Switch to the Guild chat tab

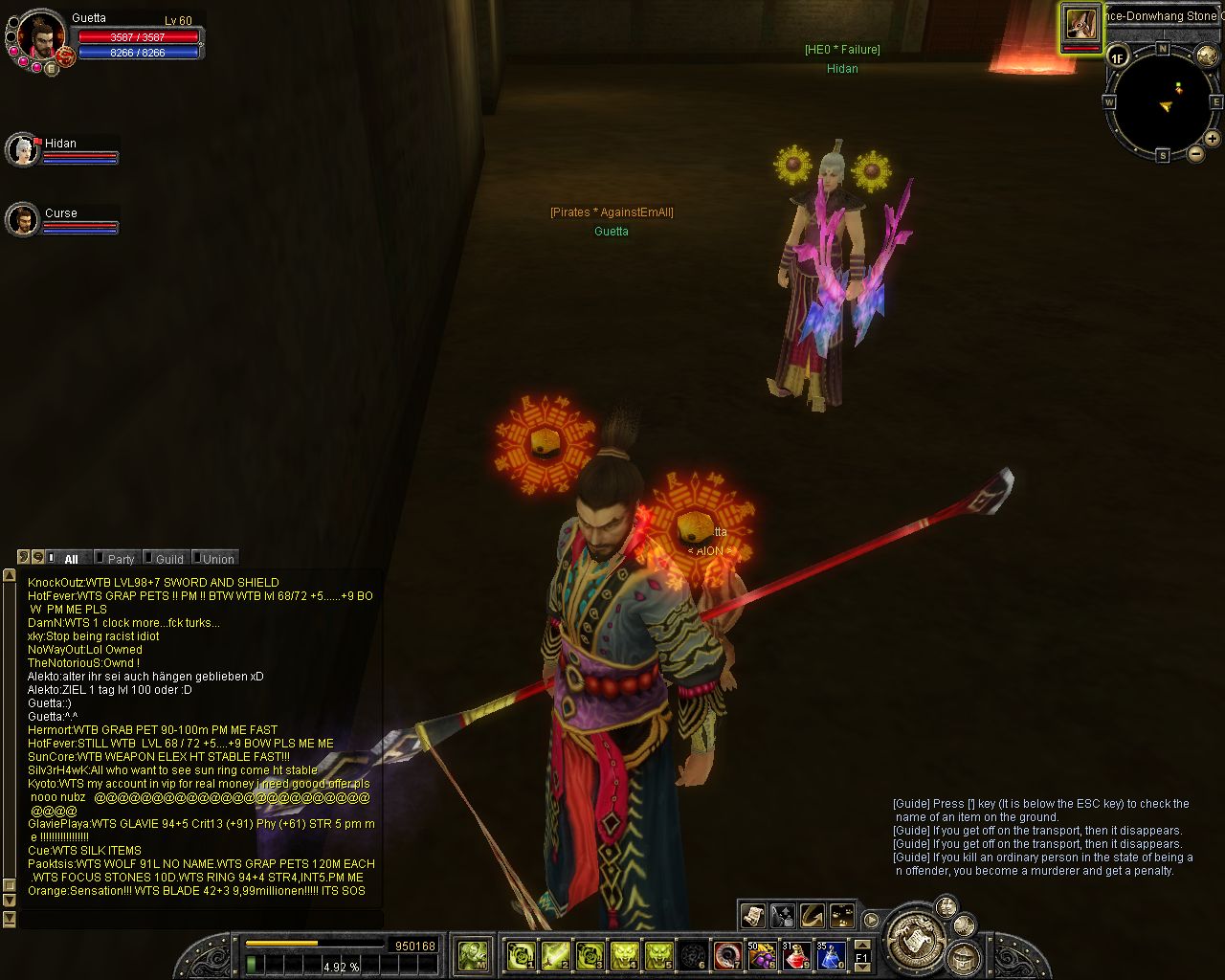168,559
